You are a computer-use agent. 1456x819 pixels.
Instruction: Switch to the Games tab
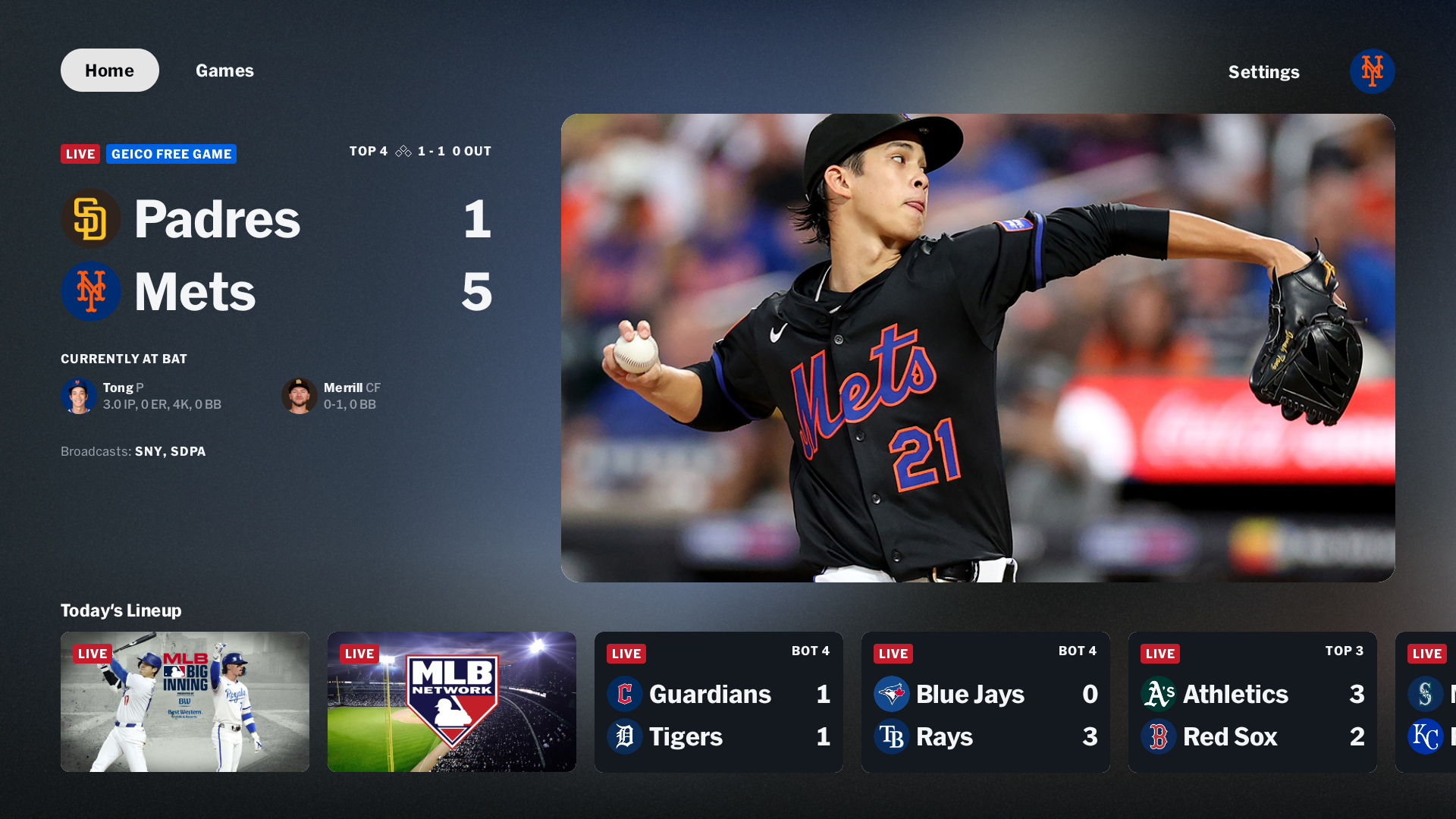click(224, 70)
